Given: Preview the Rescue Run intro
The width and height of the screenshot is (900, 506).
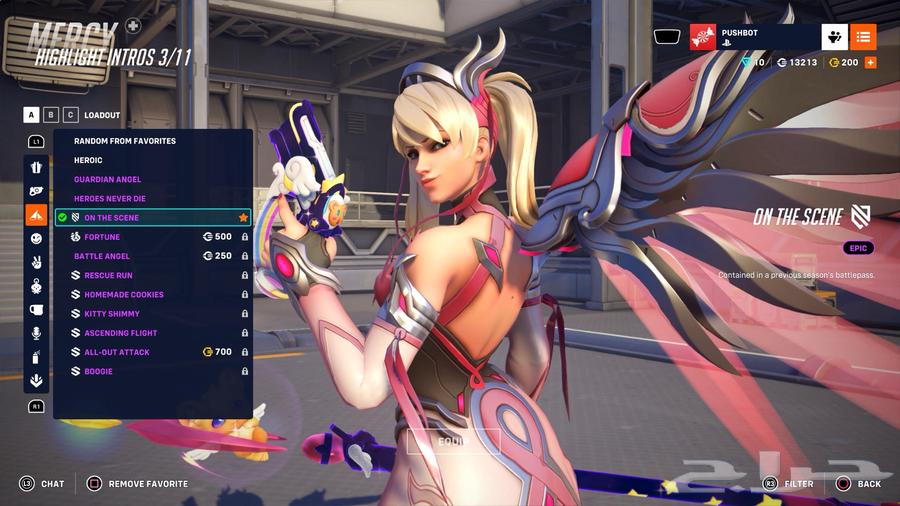Looking at the screenshot, I should click(108, 275).
